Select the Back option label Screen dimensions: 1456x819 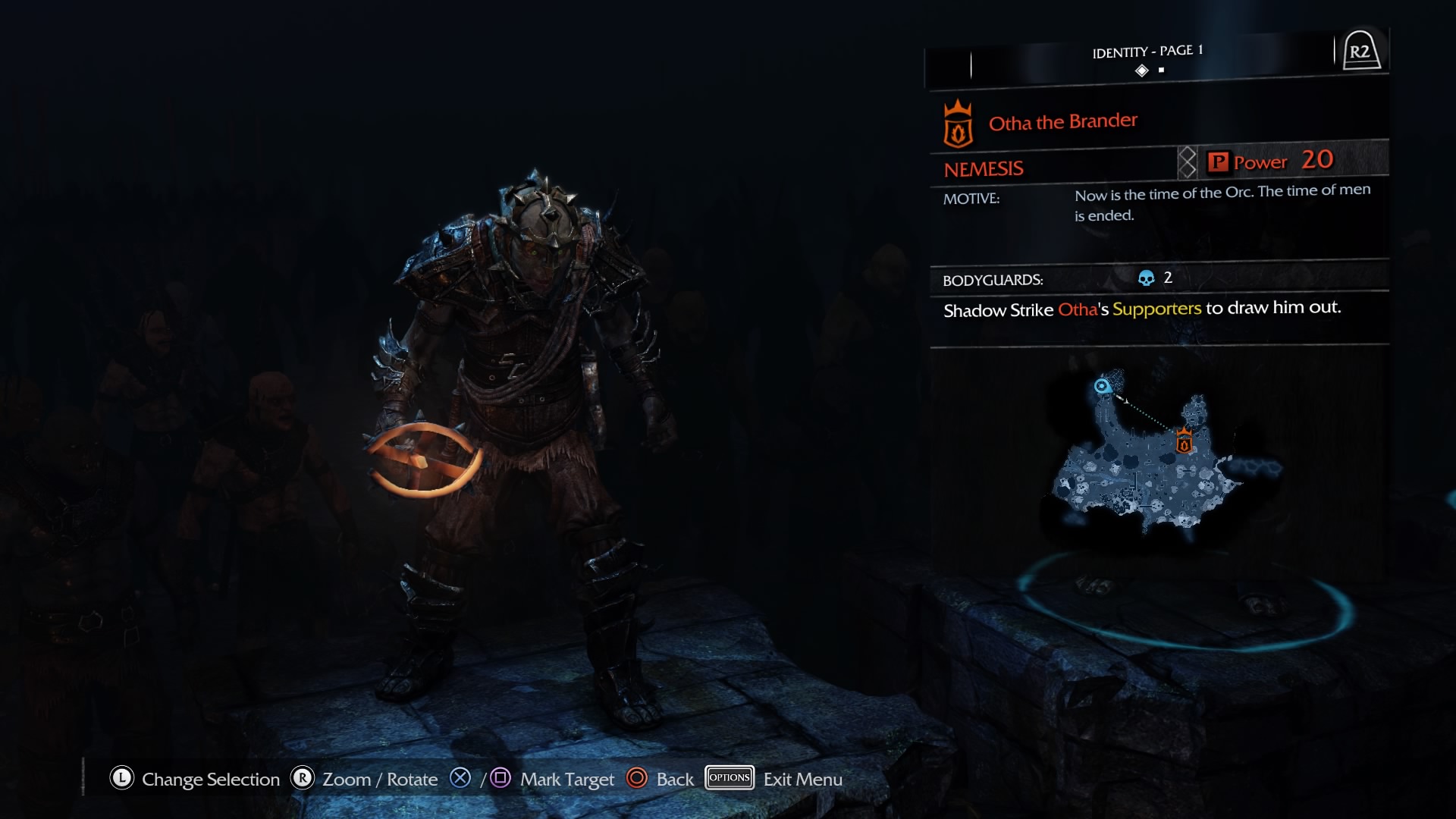click(674, 780)
